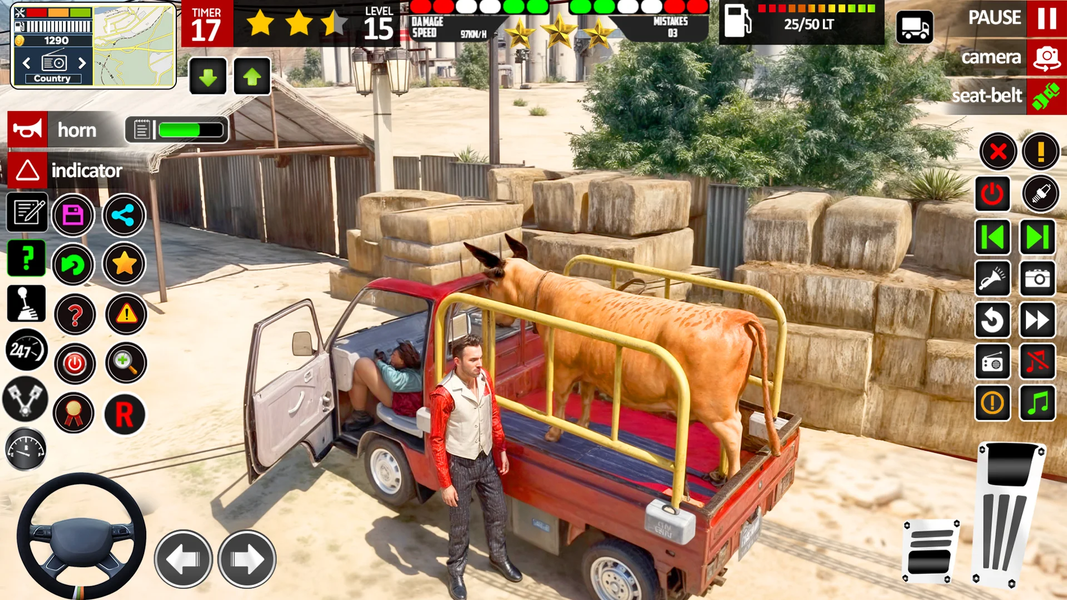Viewport: 1067px width, 600px height.
Task: Switch to the next radio station
Action: point(1038,237)
